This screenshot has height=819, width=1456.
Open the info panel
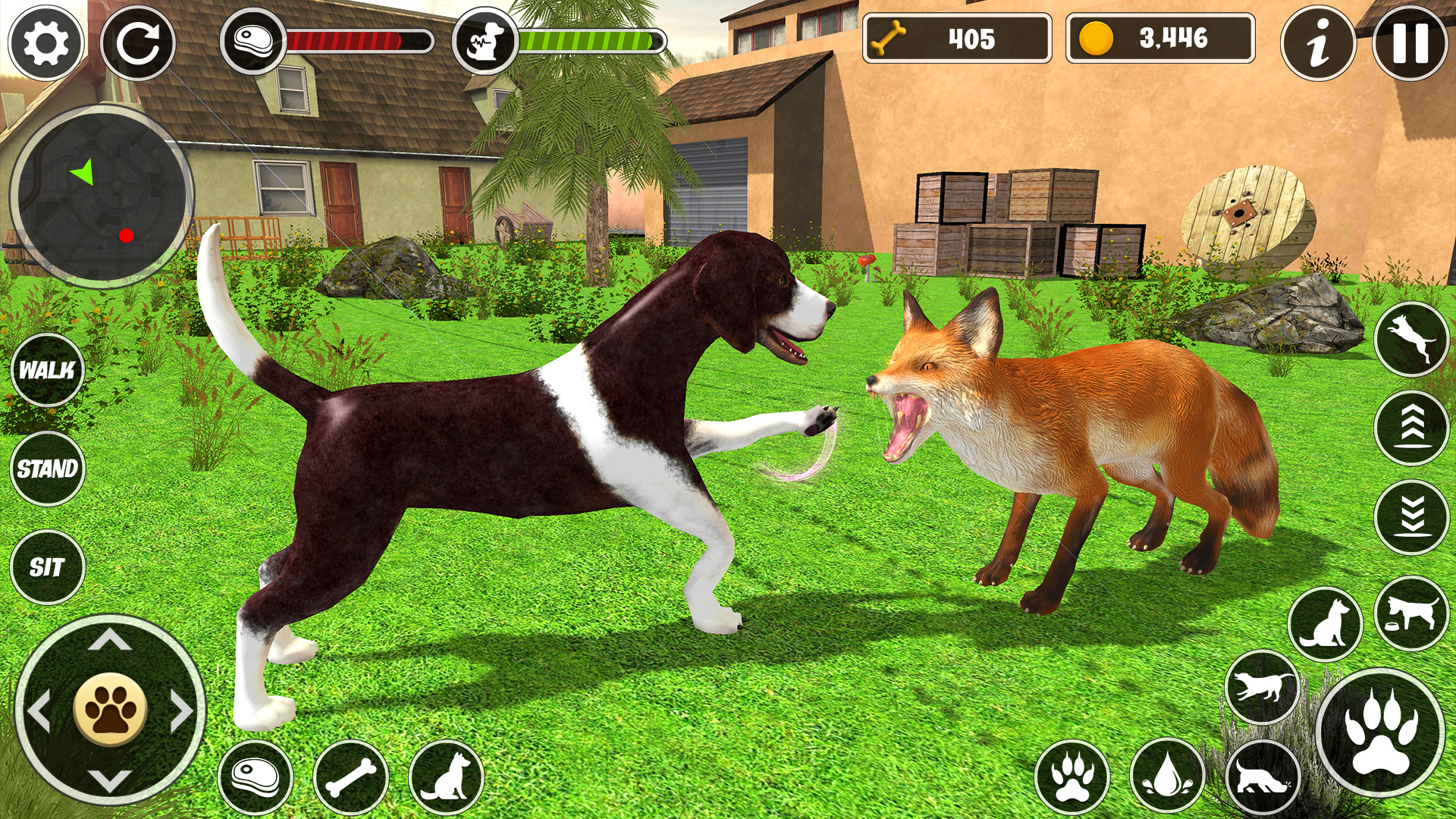(x=1318, y=44)
